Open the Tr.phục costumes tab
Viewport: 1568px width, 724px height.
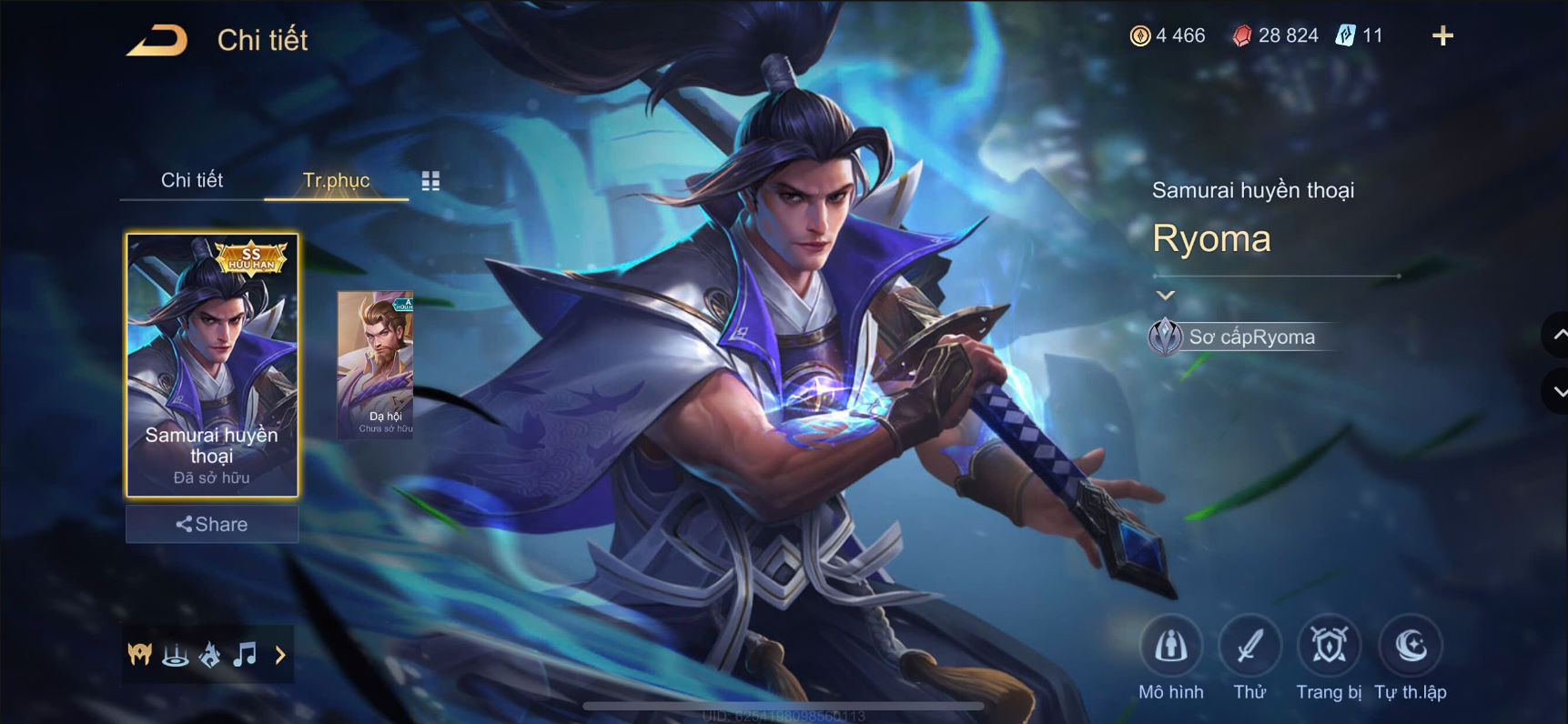(338, 180)
